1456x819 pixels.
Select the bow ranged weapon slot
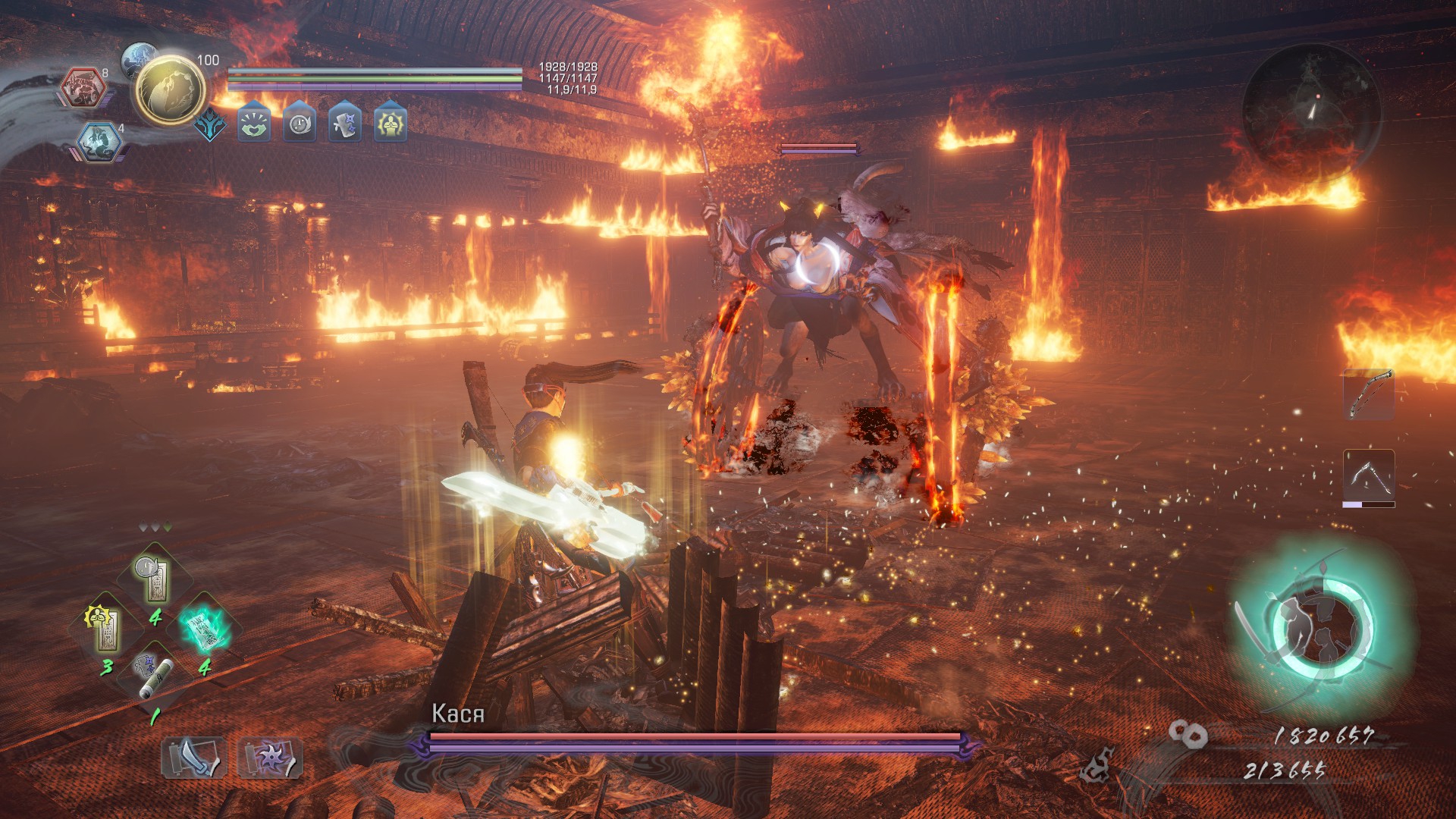1369,394
